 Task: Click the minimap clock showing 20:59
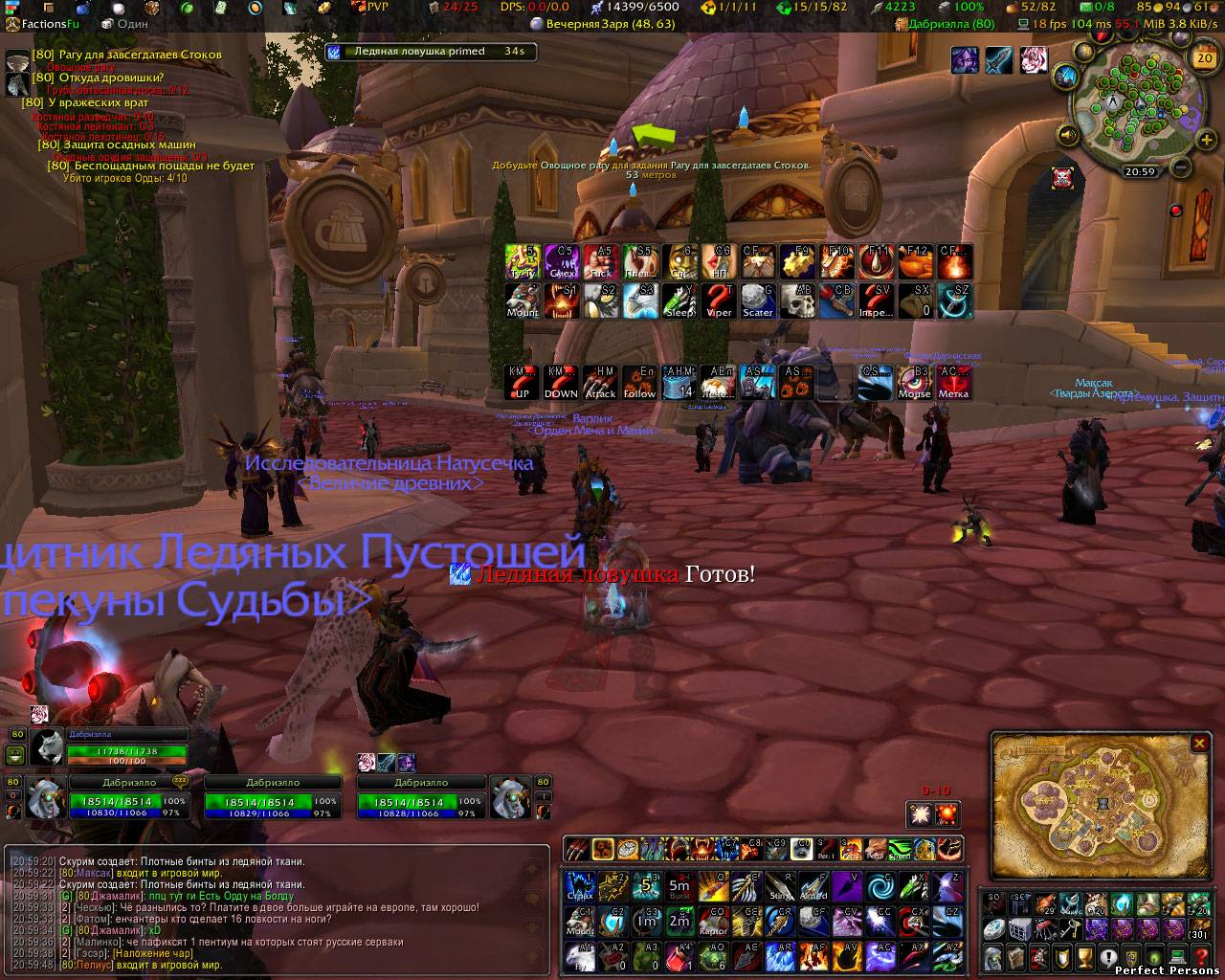click(x=1139, y=172)
